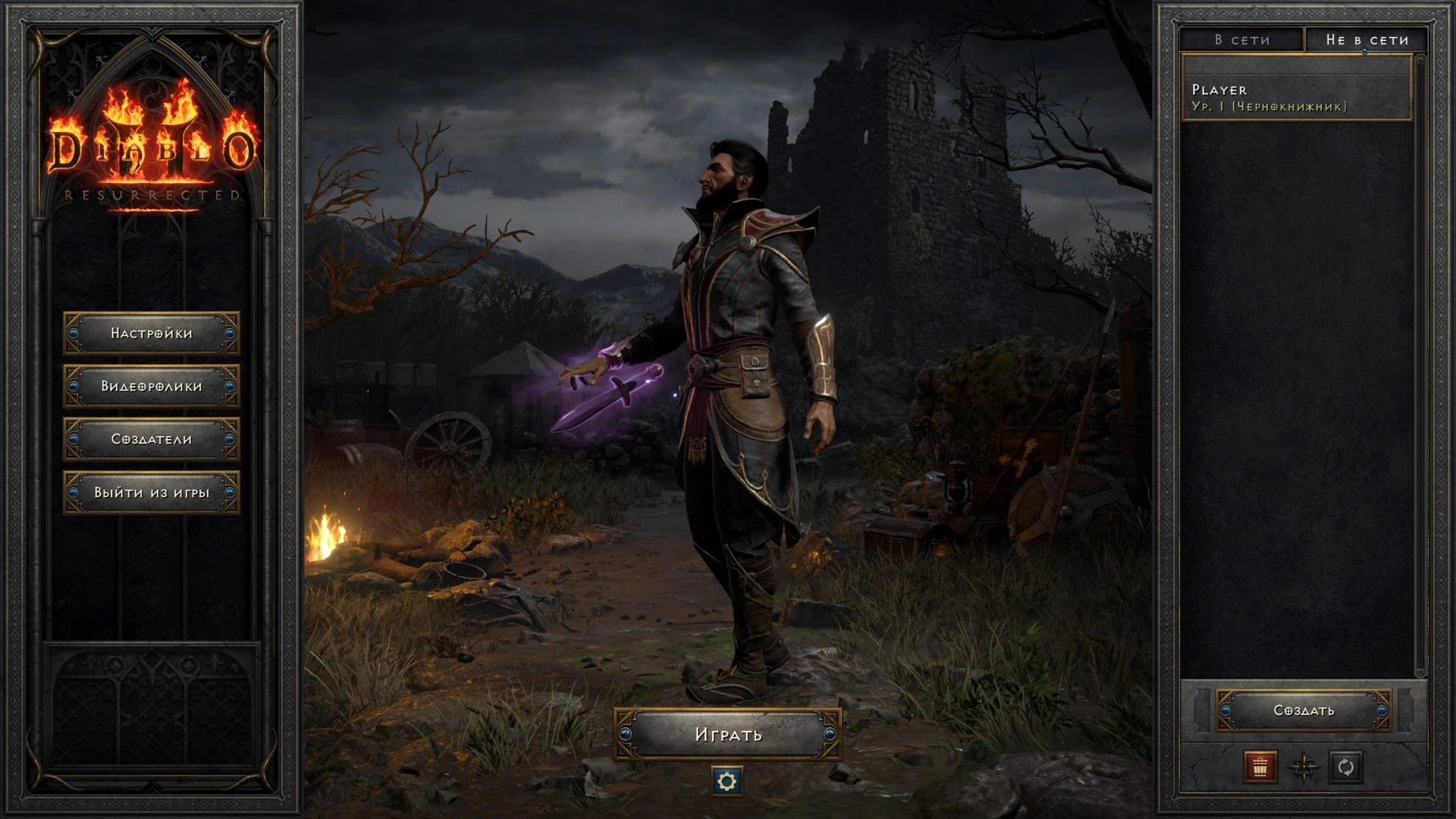
Task: Show the Создатели credits
Action: (x=152, y=439)
